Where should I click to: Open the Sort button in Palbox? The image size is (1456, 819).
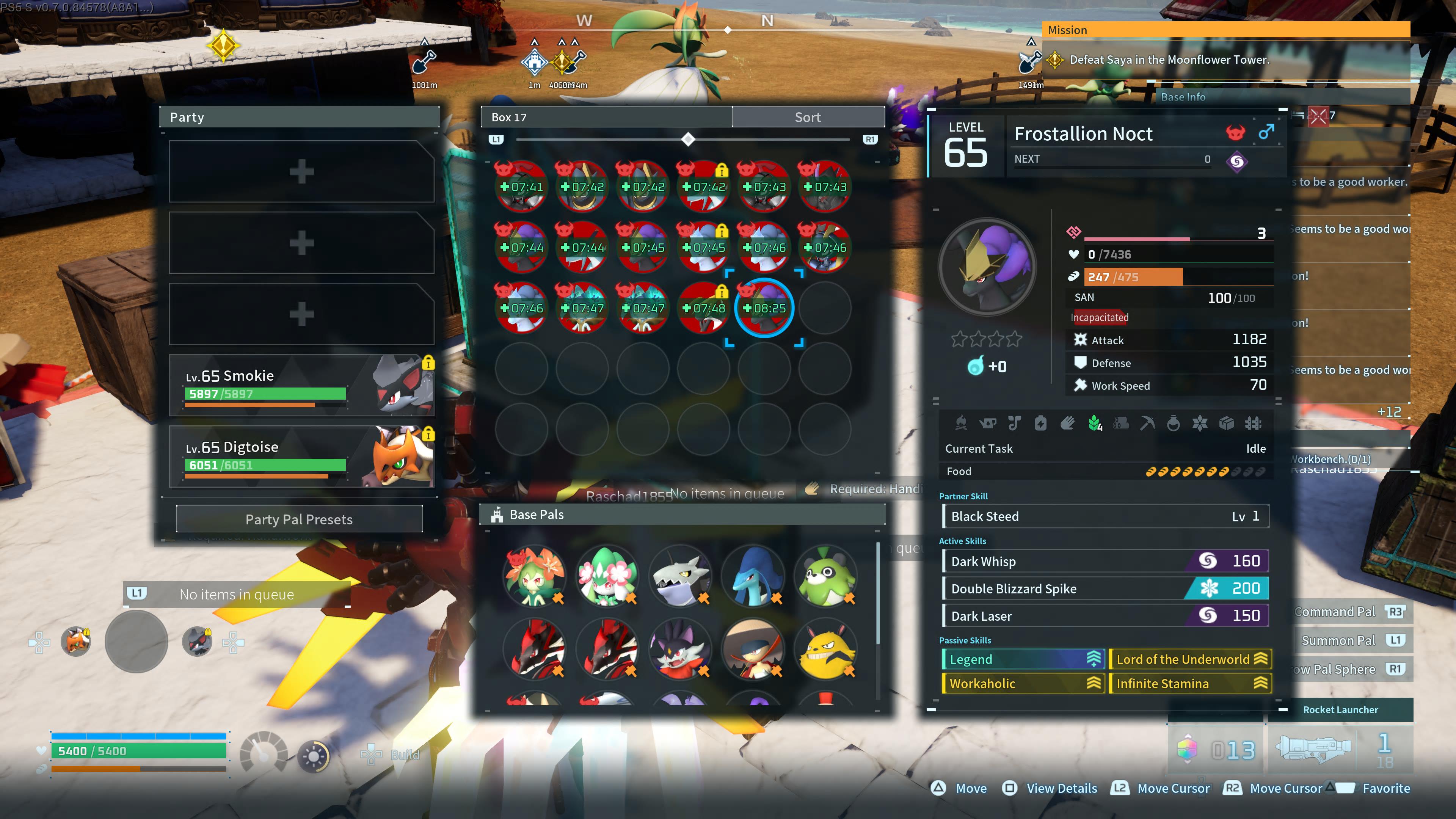(x=808, y=117)
